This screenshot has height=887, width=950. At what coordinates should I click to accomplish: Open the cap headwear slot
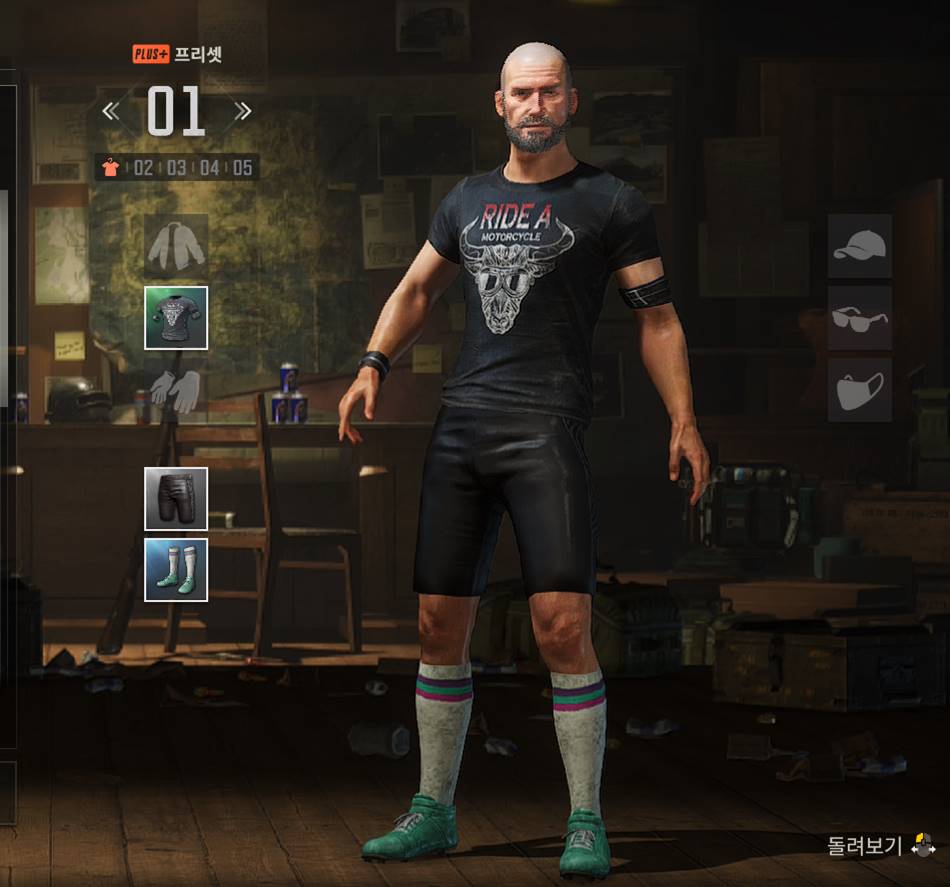[859, 246]
